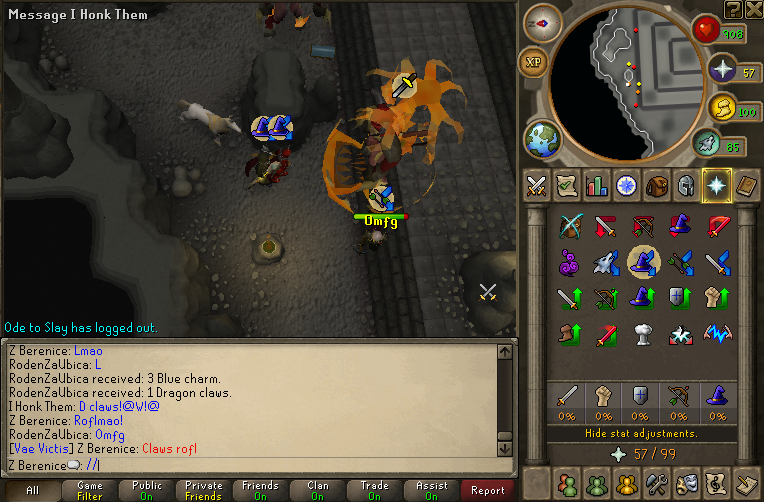Show the worn equipment helmet tab

(x=686, y=185)
